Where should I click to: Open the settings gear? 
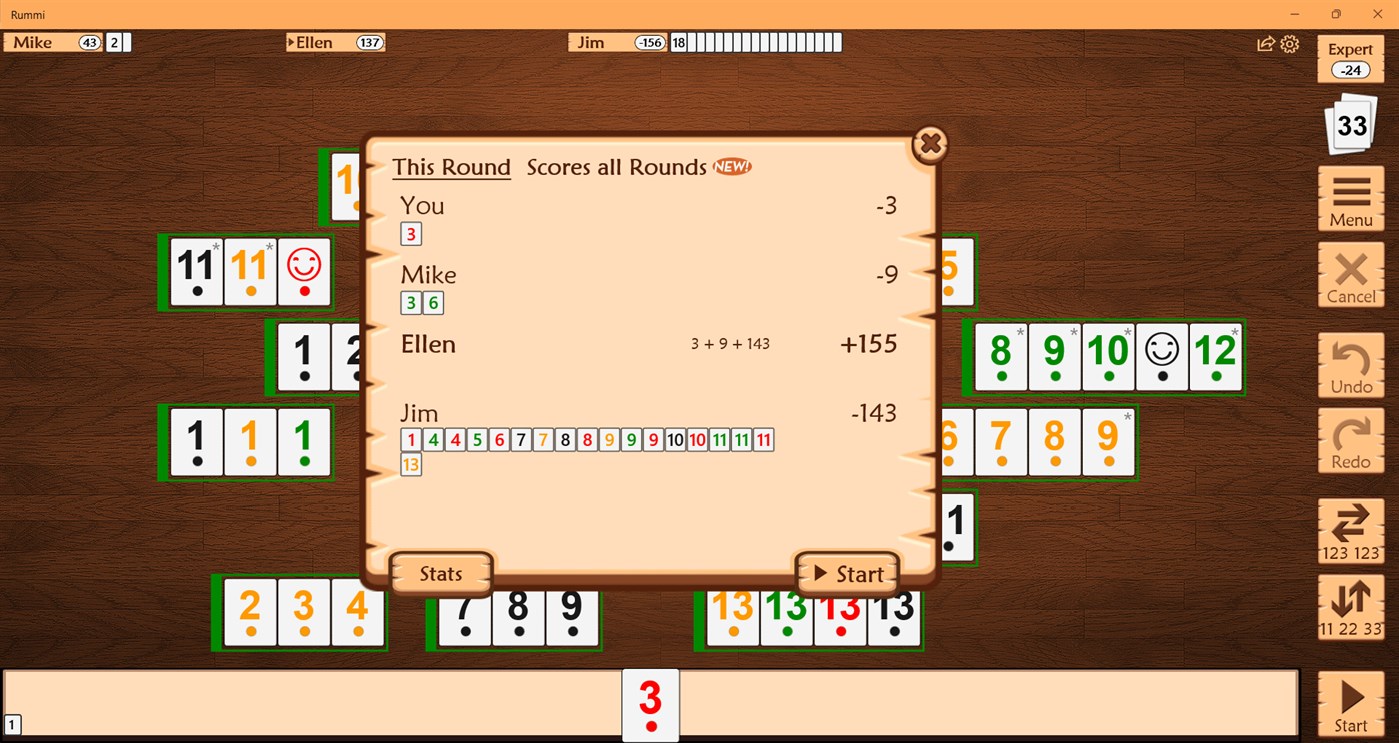[x=1290, y=44]
